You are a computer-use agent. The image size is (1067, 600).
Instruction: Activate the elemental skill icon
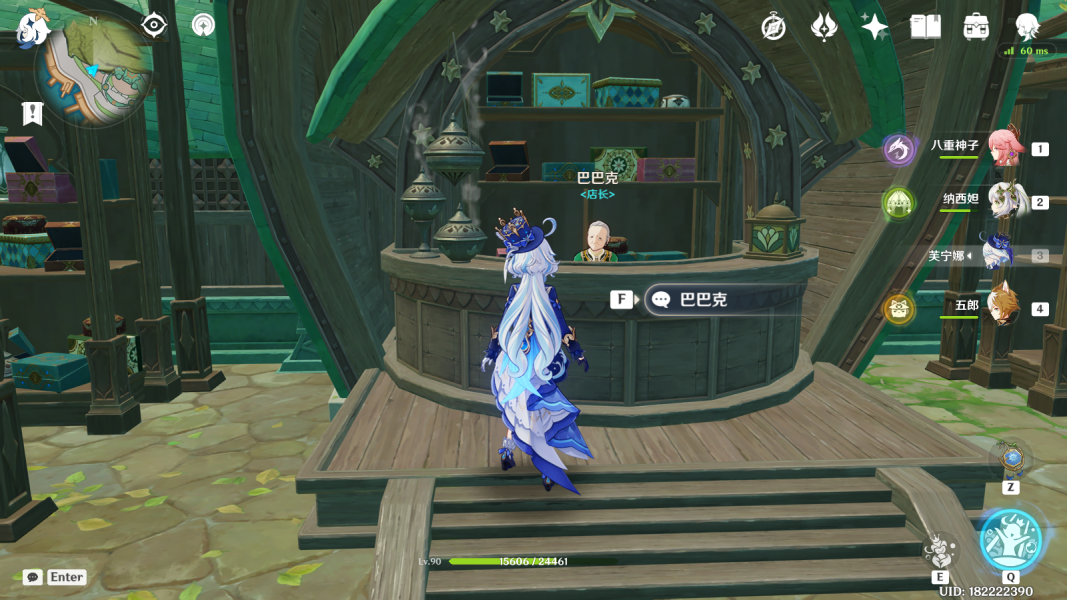940,549
